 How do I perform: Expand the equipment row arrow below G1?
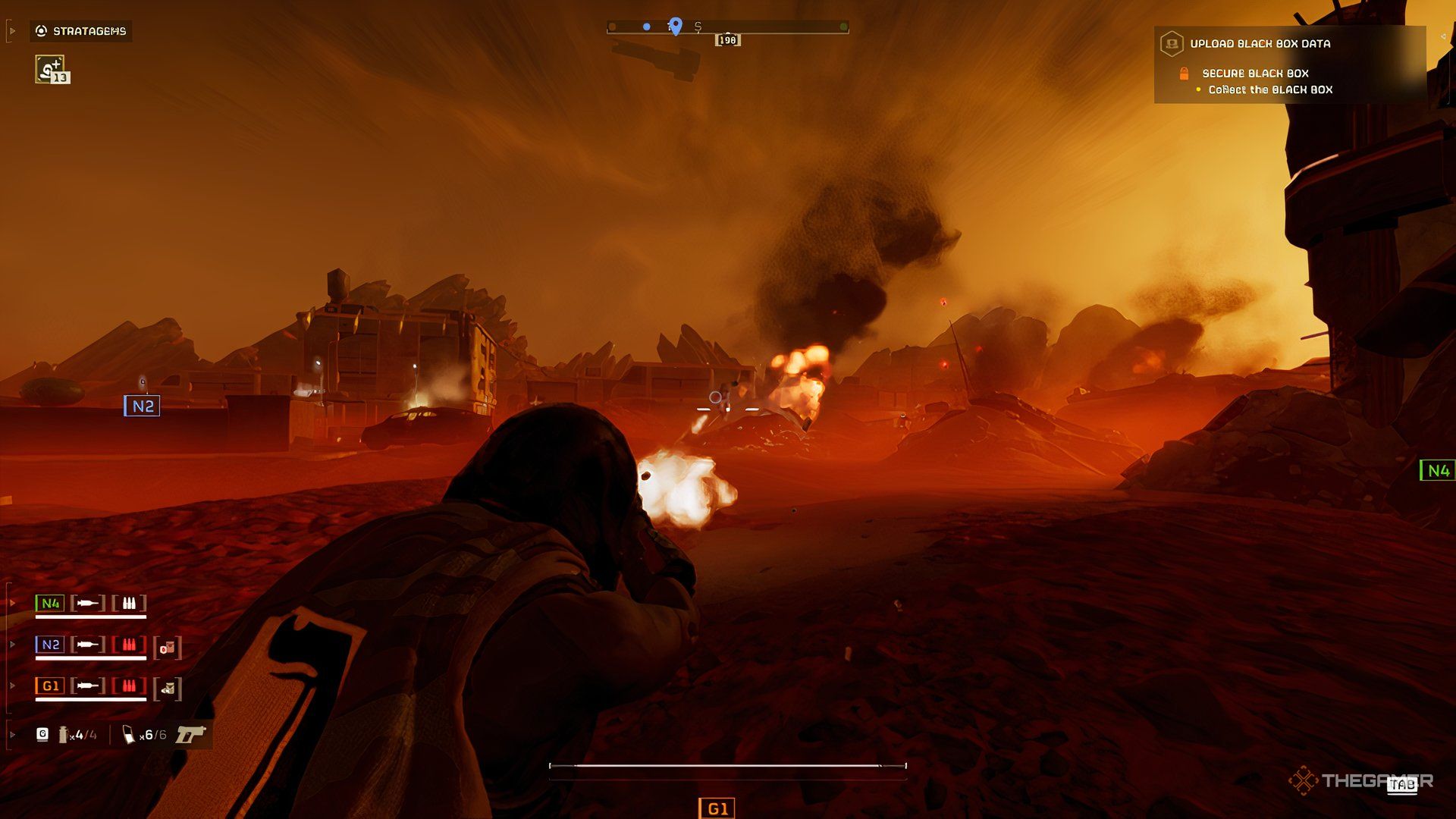12,735
